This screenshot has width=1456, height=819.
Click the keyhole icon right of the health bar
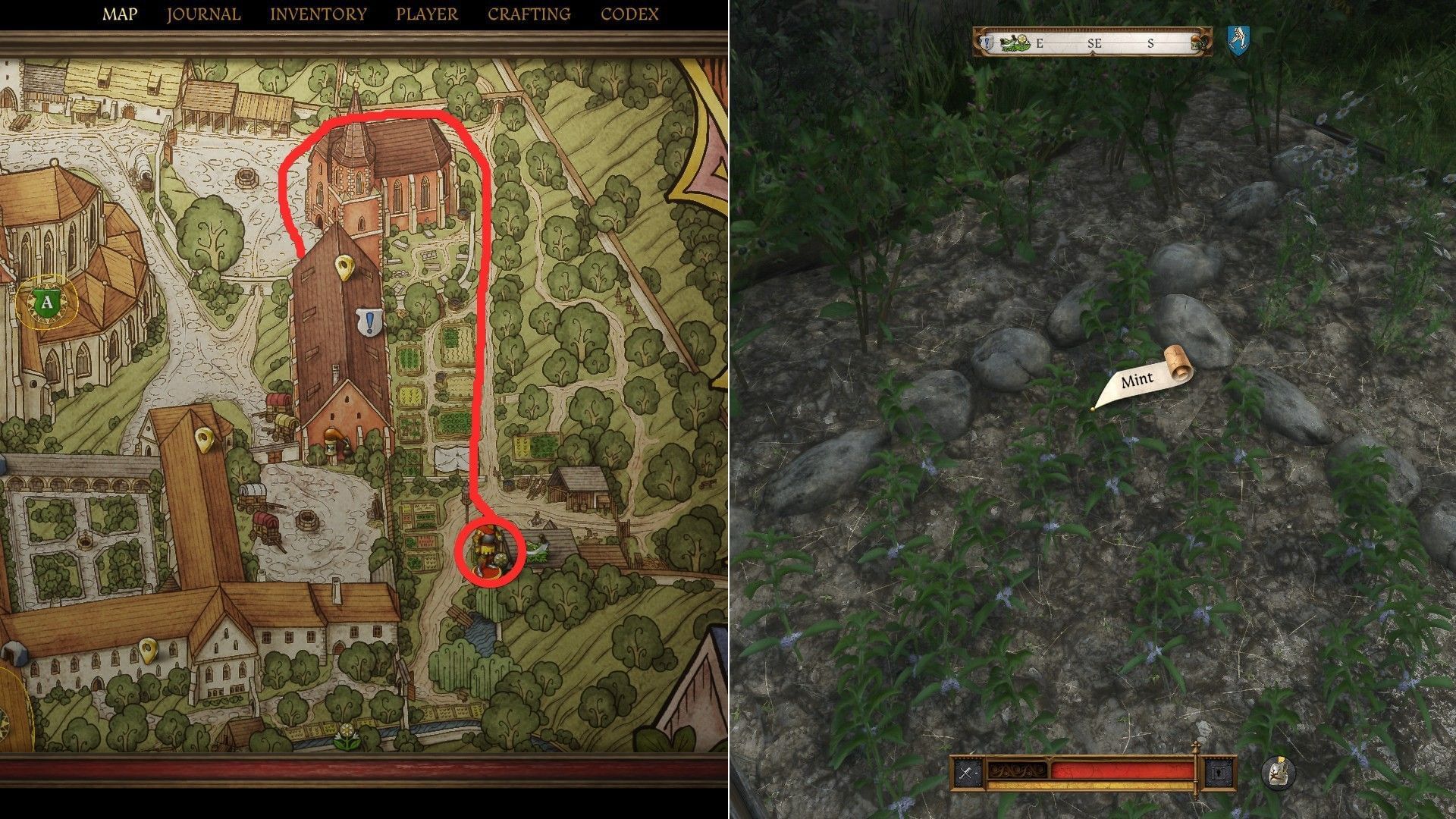click(x=1218, y=771)
